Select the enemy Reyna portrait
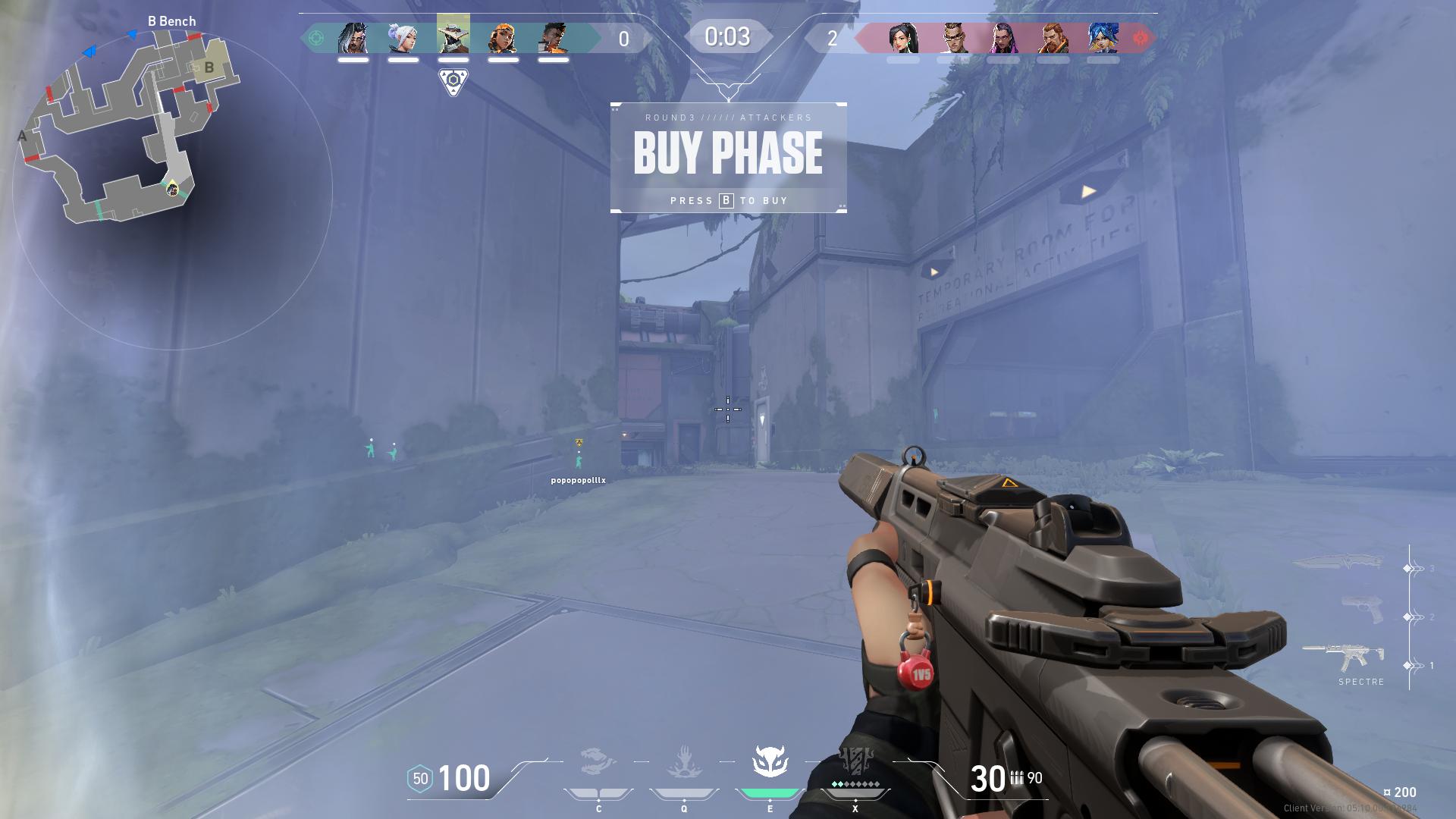Image resolution: width=1456 pixels, height=819 pixels. [1003, 37]
